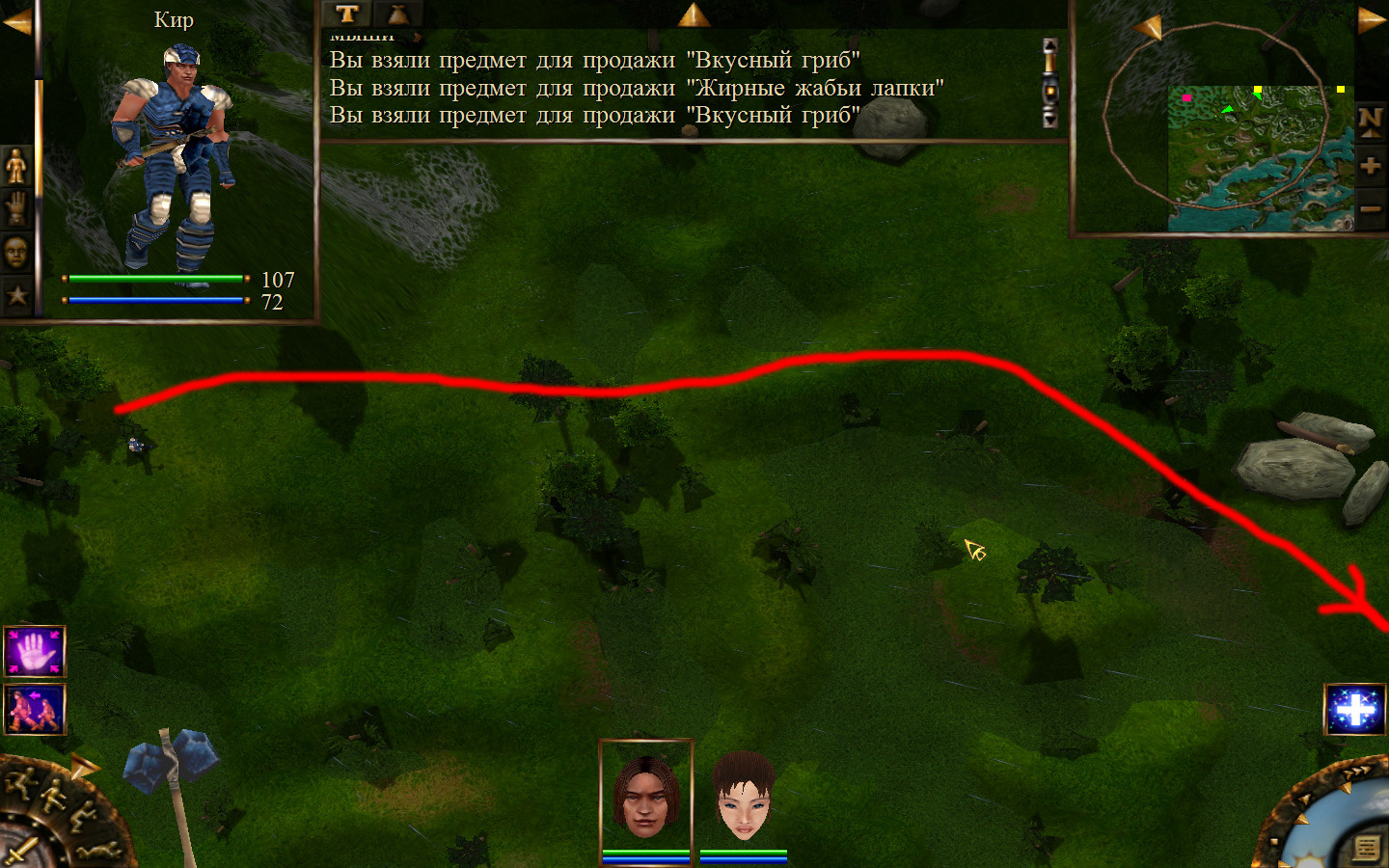This screenshot has width=1389, height=868.
Task: Select the running figure movement mode
Action: [18, 779]
